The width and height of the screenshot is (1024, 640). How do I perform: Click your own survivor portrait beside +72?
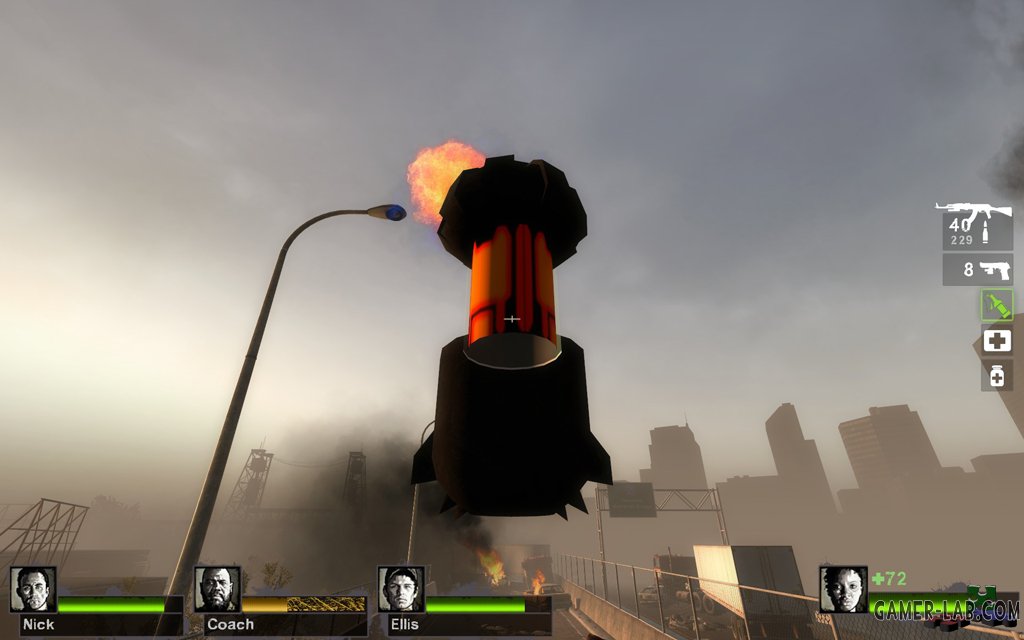(842, 589)
